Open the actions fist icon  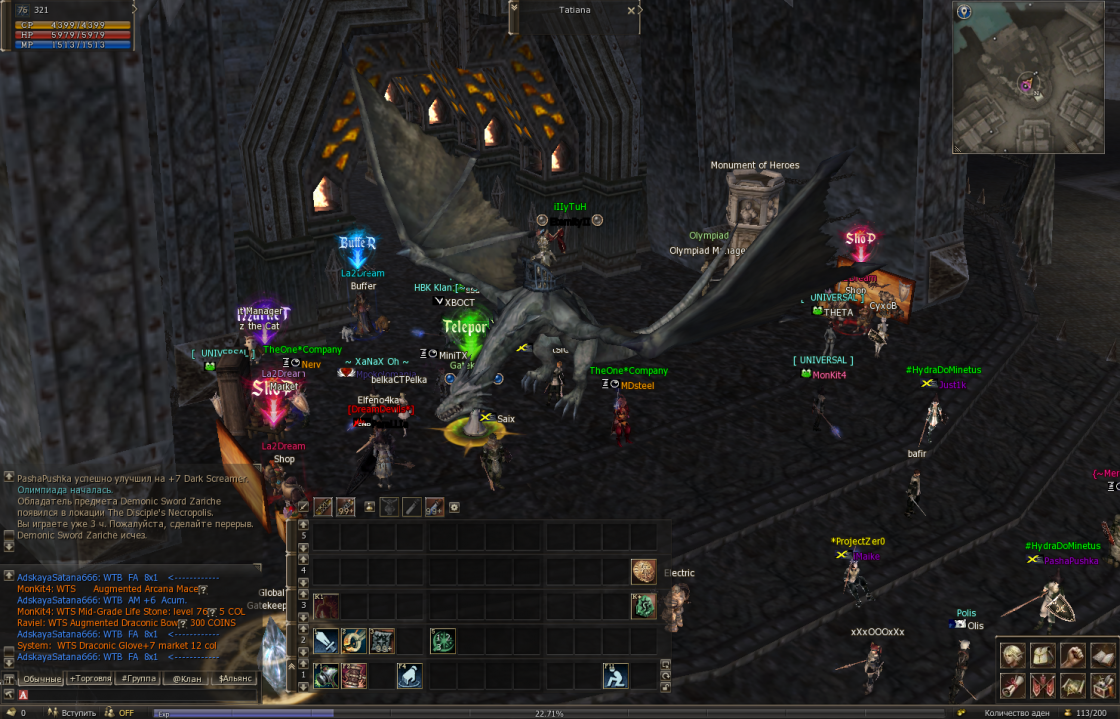point(1073,656)
